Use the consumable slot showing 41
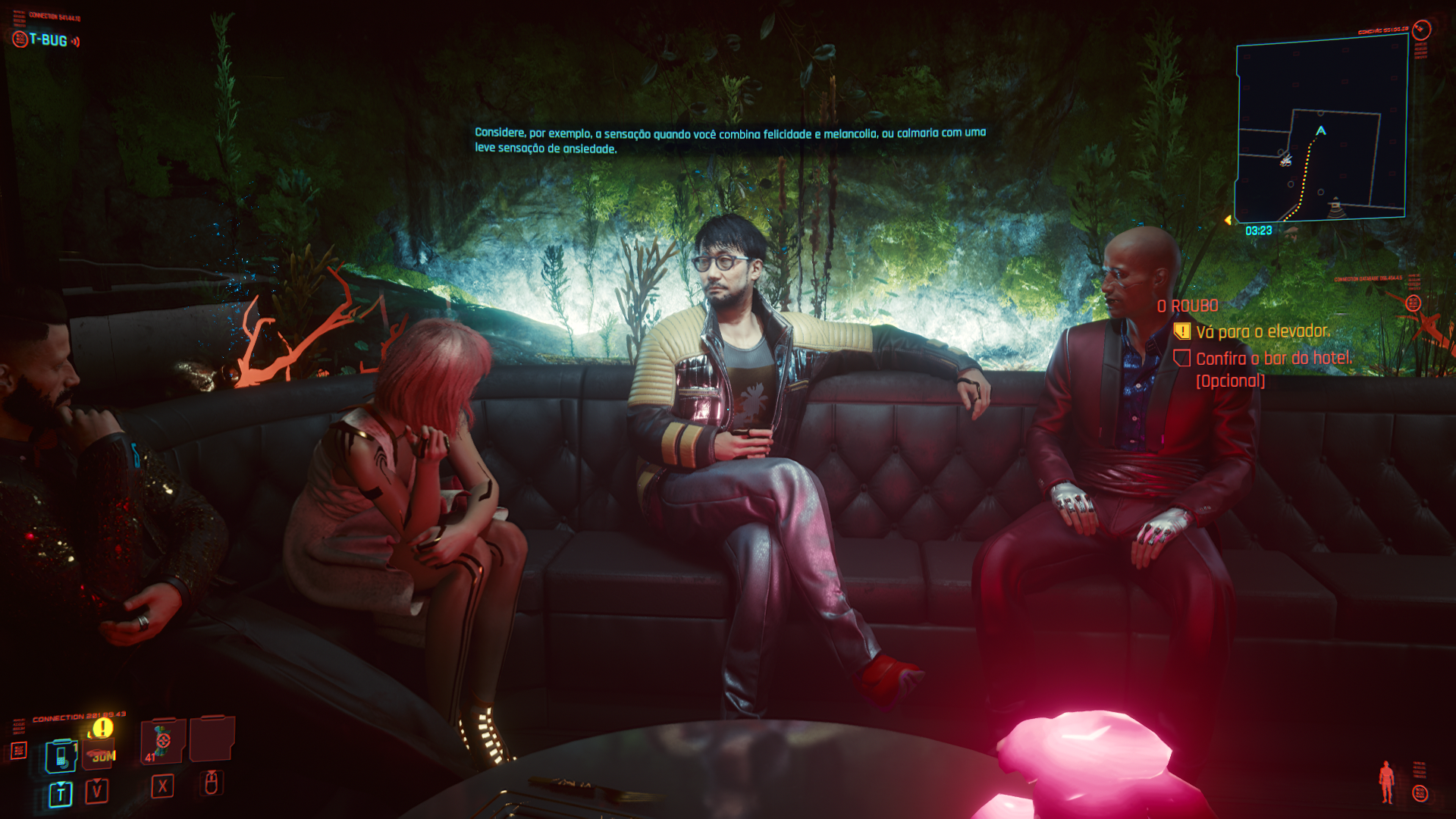Screen dimensions: 1456x819 (x=162, y=741)
